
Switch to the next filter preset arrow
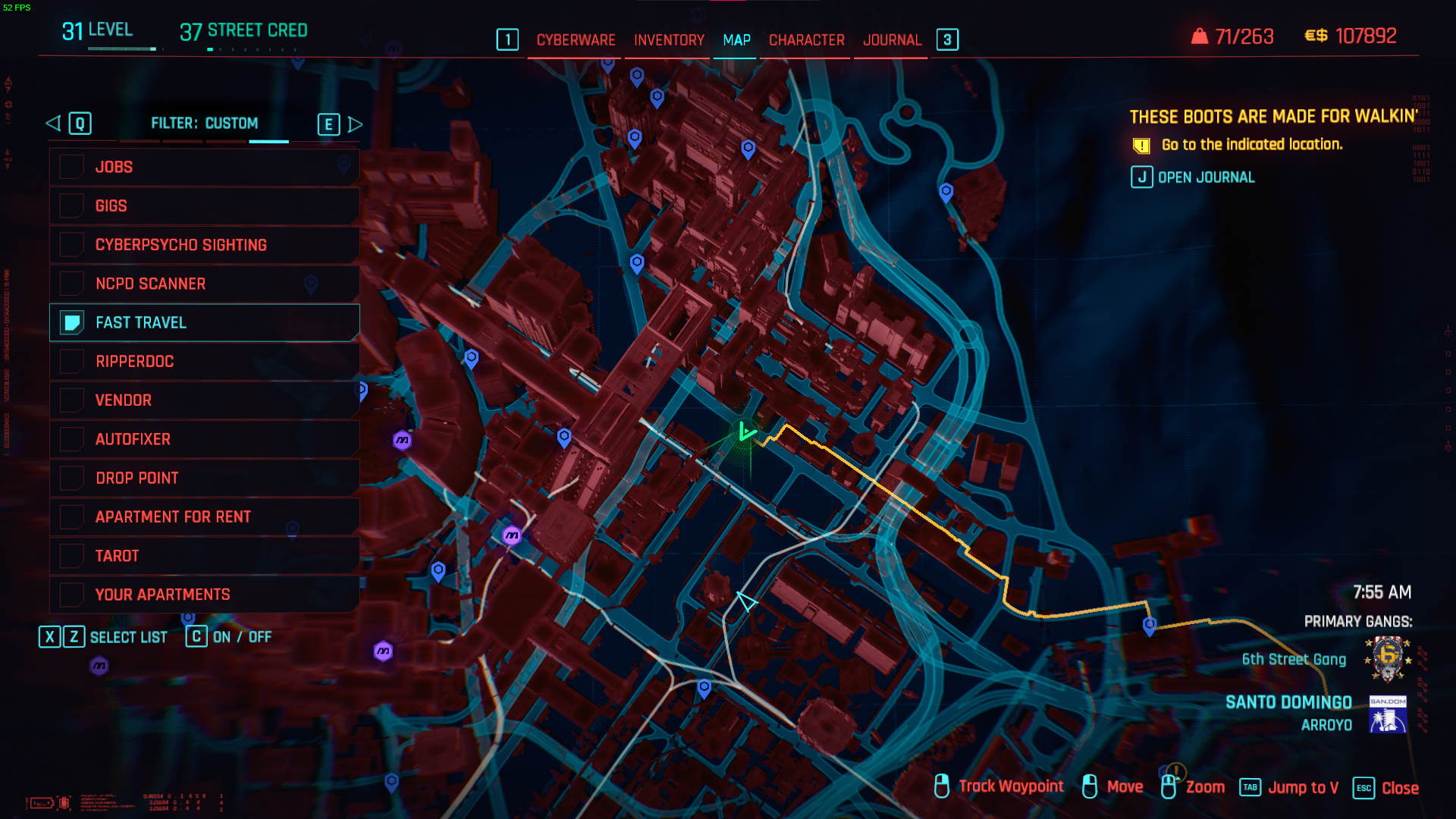[x=354, y=124]
